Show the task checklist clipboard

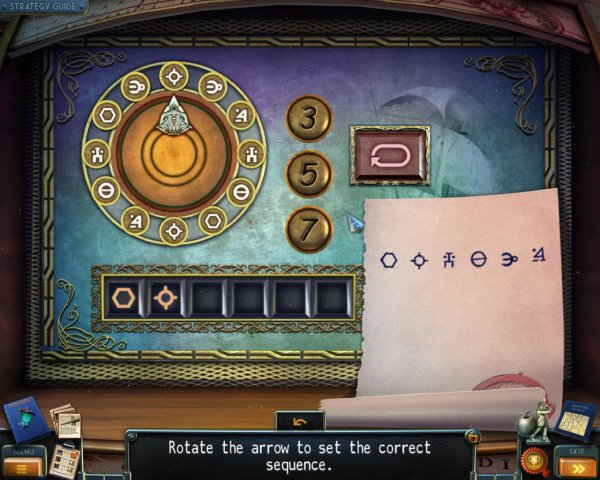pos(65,457)
